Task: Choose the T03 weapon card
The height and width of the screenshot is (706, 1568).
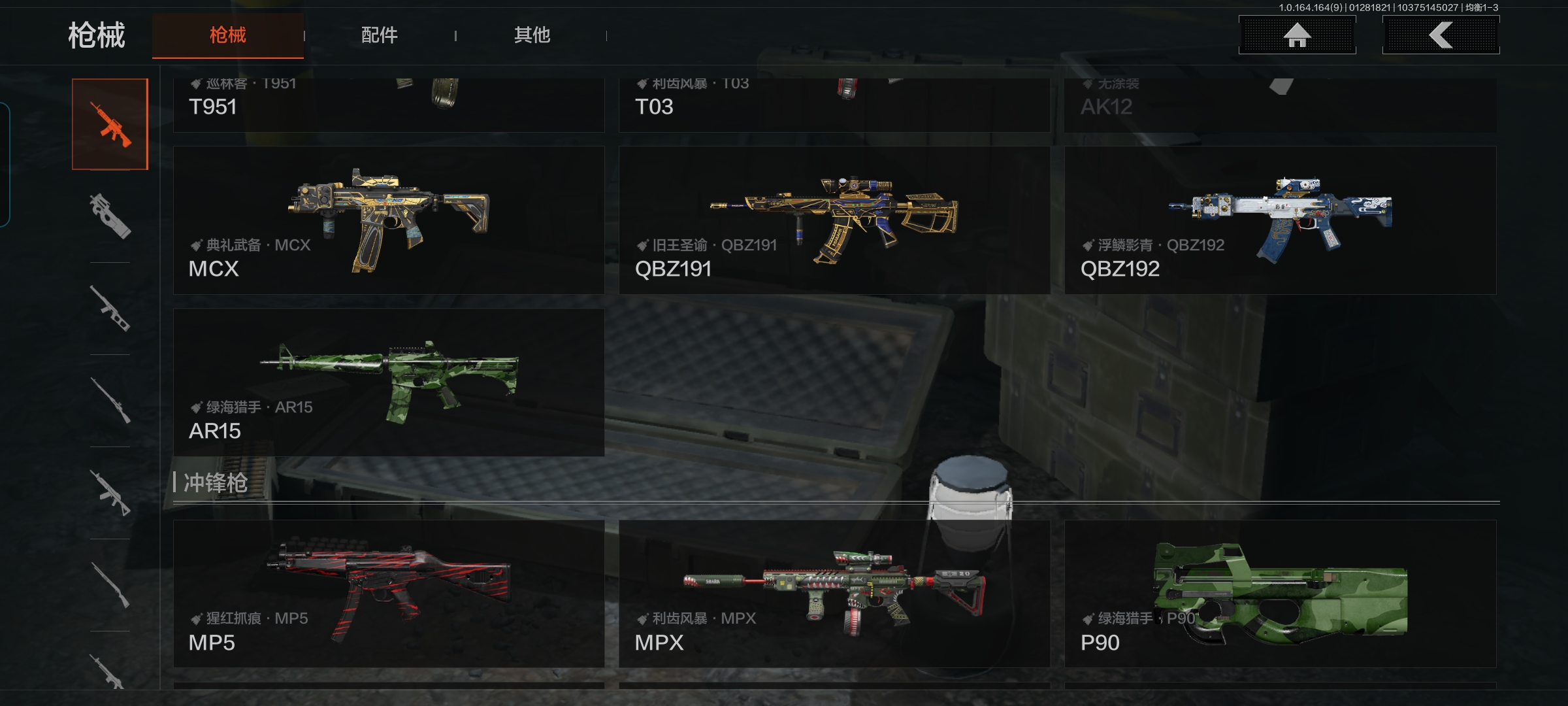Action: (x=834, y=106)
